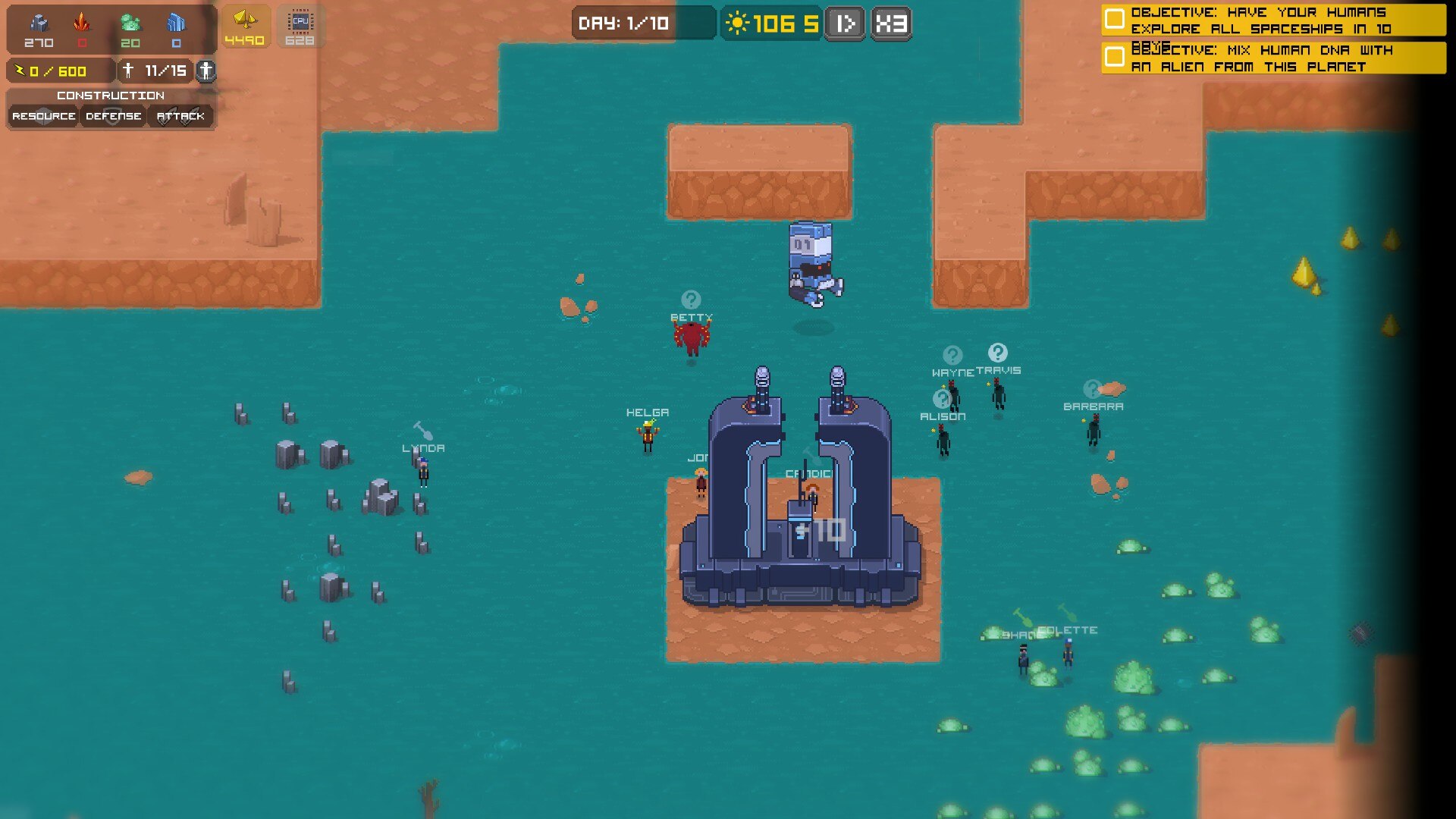The image size is (1456, 819).
Task: Select the colonist labeled Lynda
Action: 423,471
